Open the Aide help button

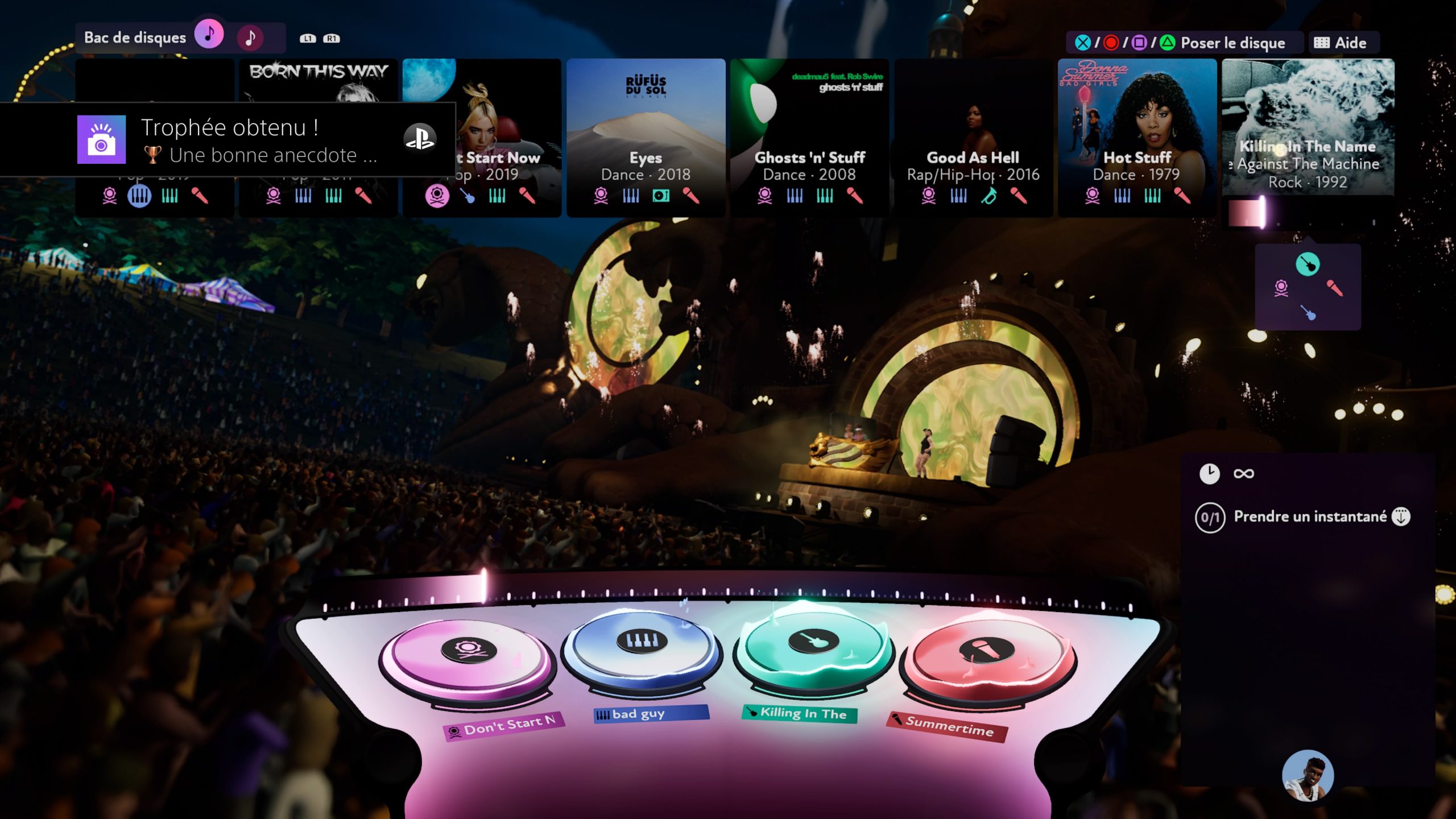coord(1343,43)
